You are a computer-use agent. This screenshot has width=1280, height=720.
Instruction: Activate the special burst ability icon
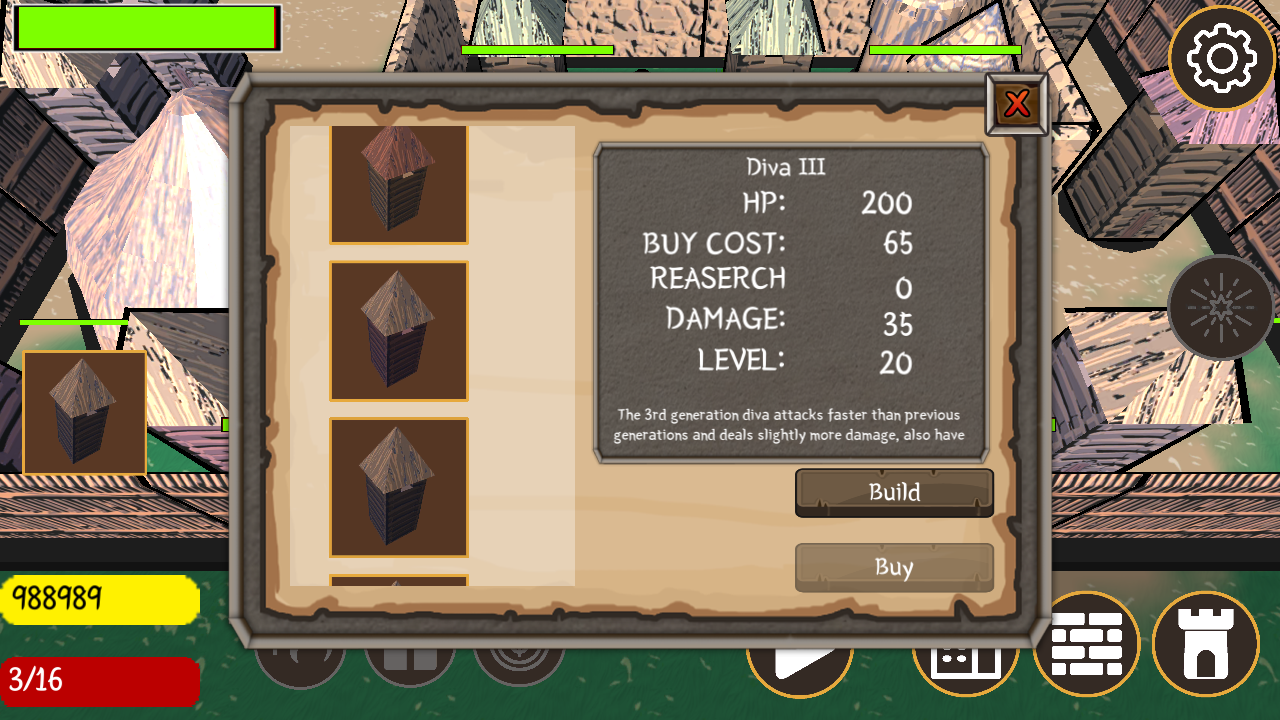tap(1220, 305)
